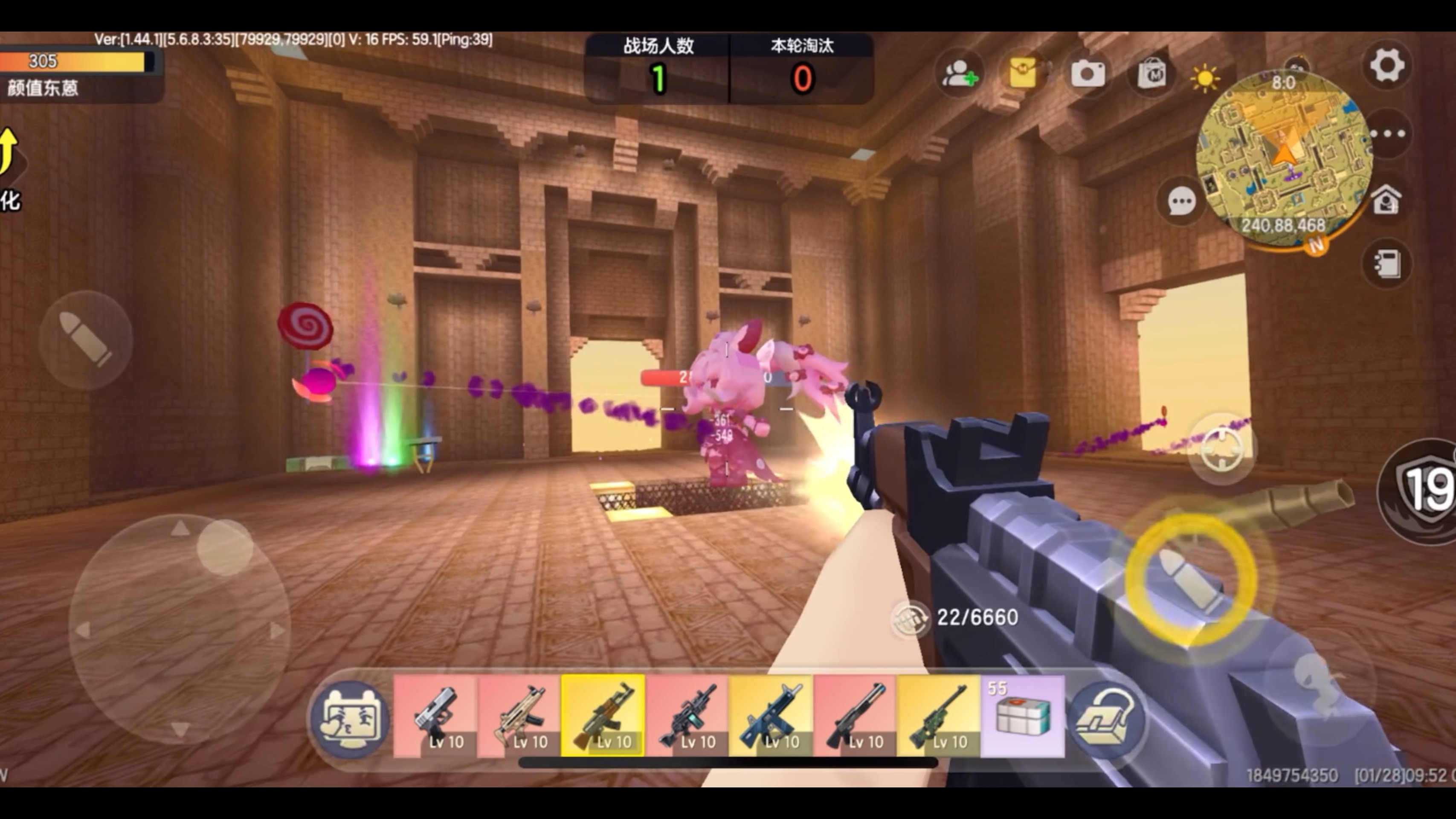Click the add friend icon

coord(959,74)
